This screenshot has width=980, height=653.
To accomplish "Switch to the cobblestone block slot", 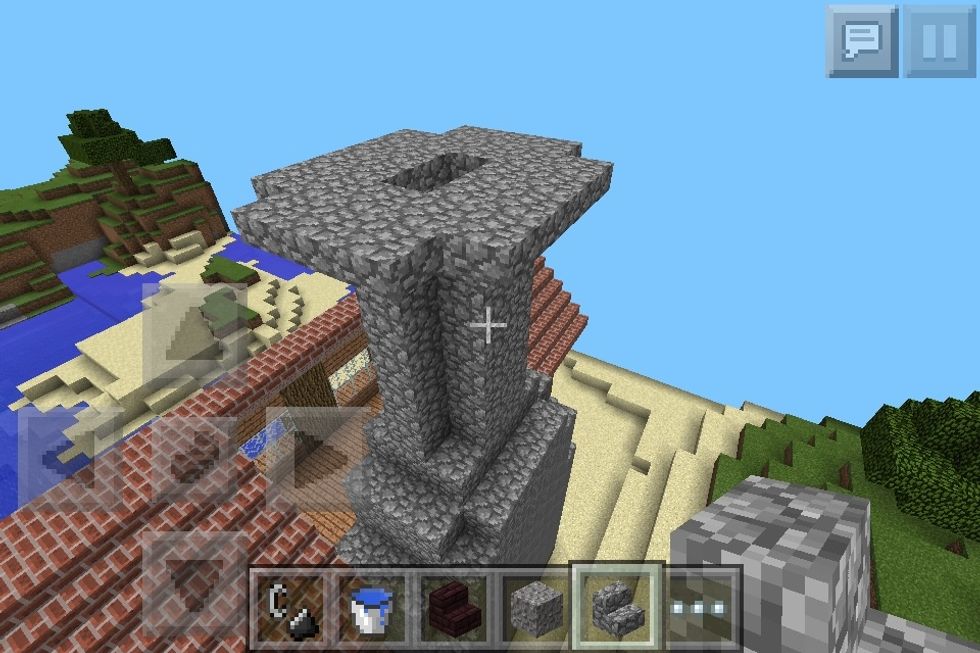I will (534, 604).
